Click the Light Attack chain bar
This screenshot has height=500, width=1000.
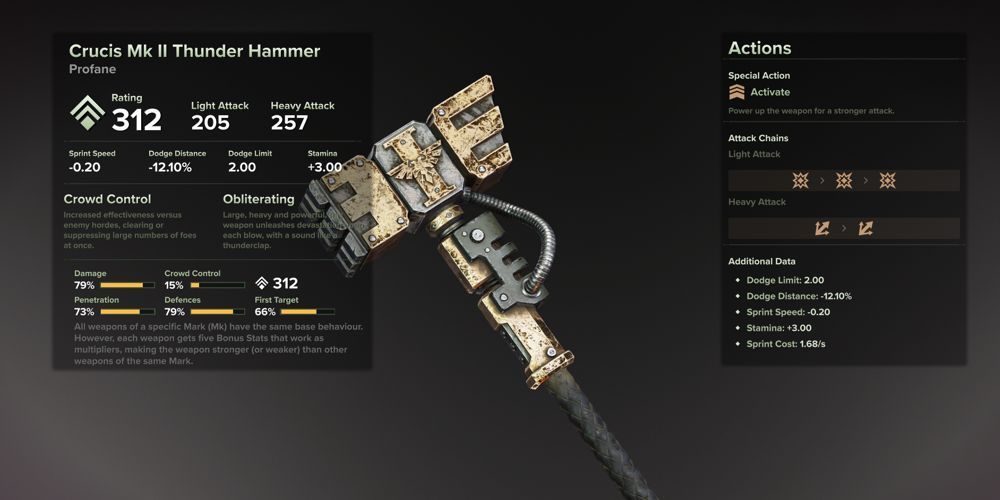(843, 180)
